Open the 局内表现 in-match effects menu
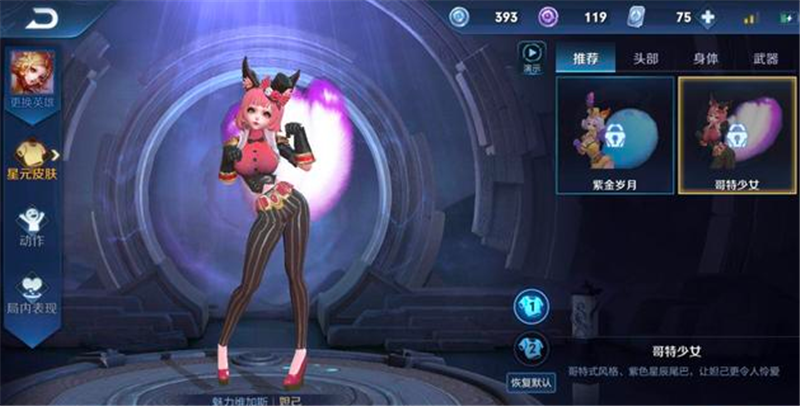Viewport: 800px width, 406px height. click(x=31, y=294)
